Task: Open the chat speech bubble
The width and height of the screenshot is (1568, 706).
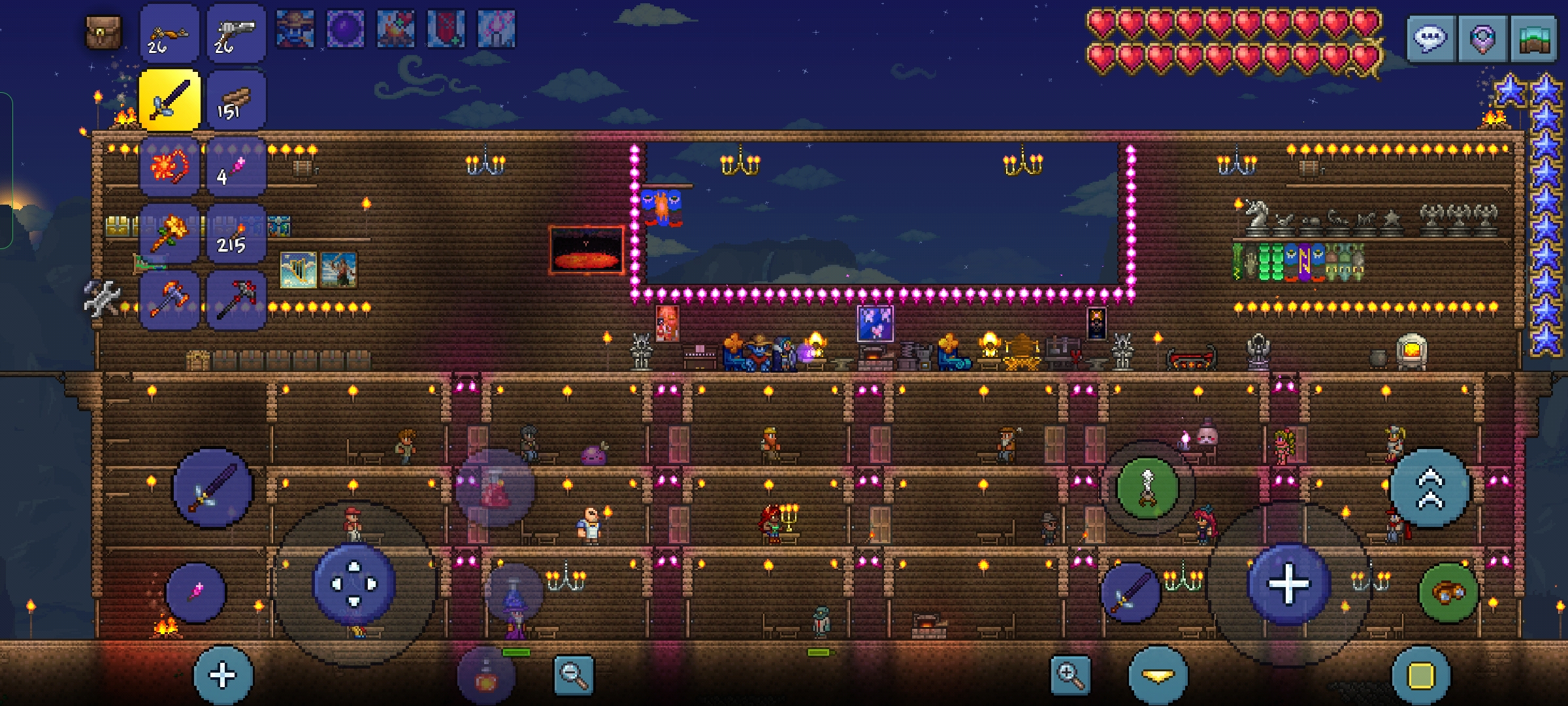Action: tap(1431, 39)
